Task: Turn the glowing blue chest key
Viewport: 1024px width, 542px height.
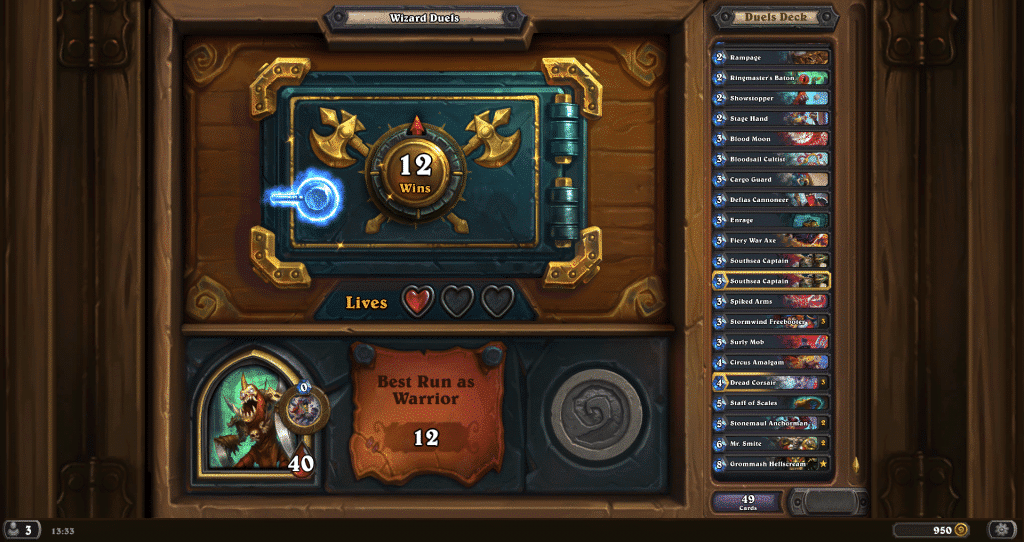Action: [x=310, y=199]
